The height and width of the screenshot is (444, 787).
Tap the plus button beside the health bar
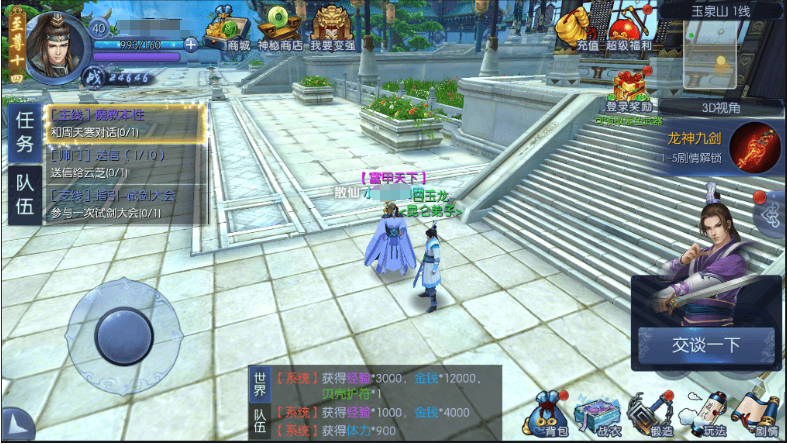191,44
